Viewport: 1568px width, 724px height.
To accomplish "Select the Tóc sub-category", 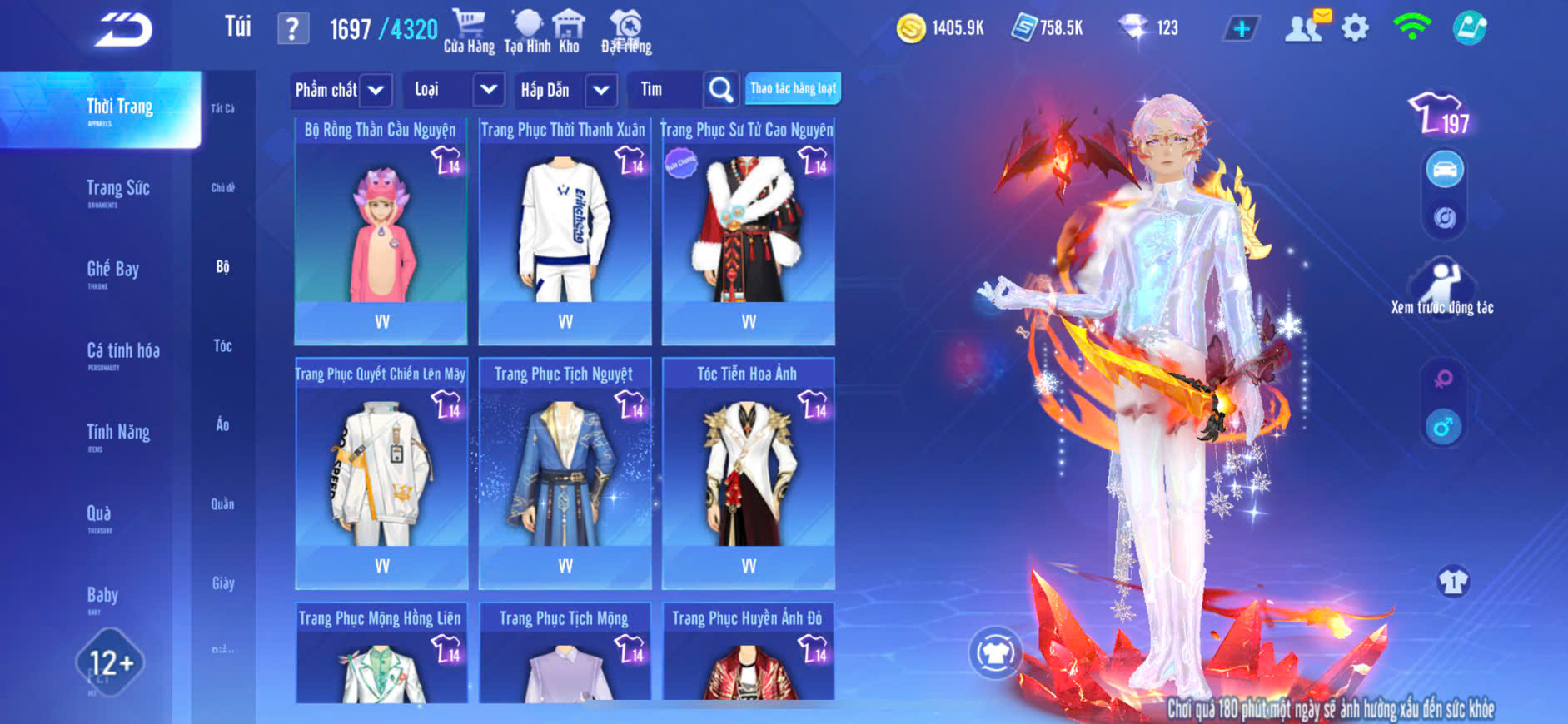I will [222, 345].
